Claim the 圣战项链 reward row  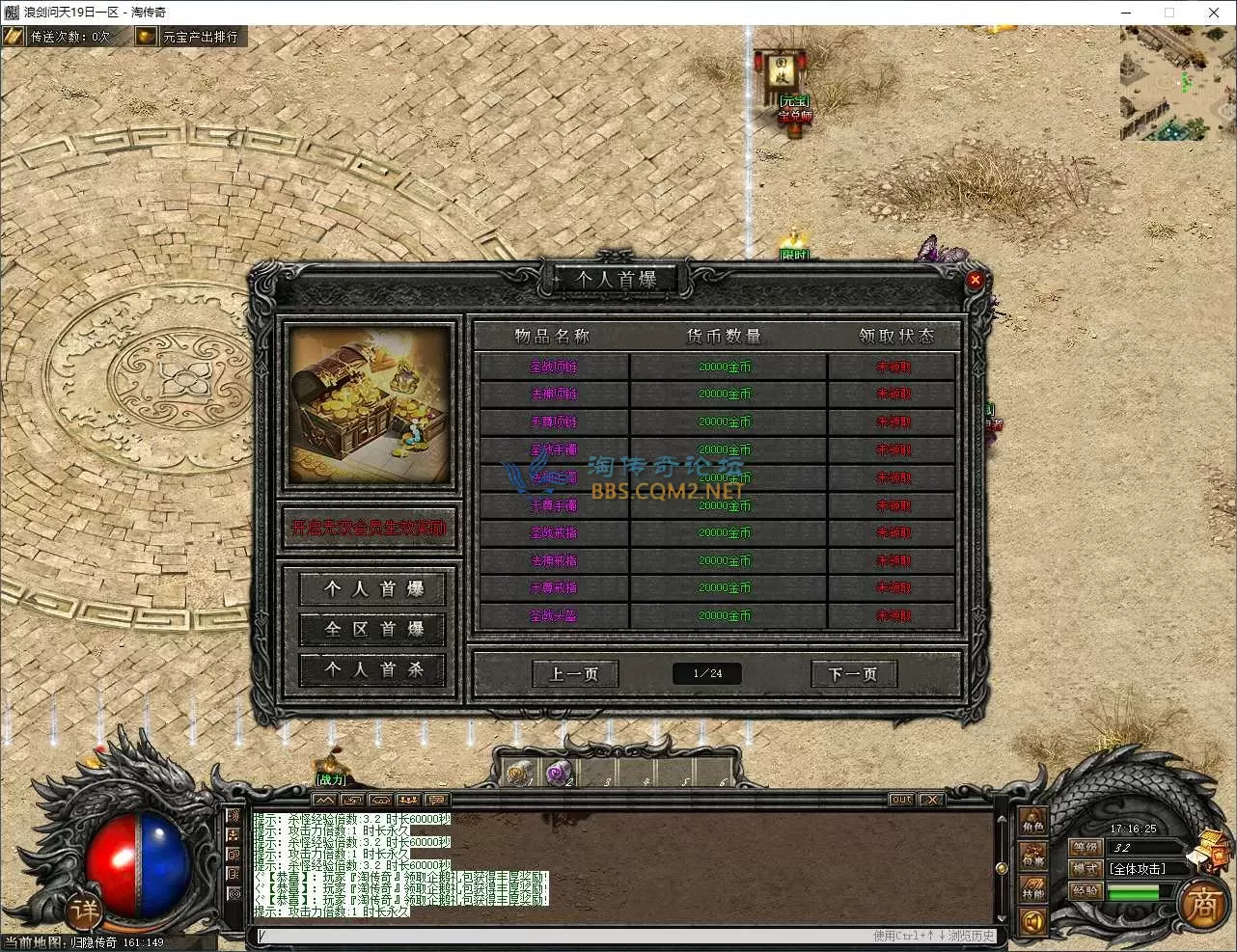(x=893, y=367)
